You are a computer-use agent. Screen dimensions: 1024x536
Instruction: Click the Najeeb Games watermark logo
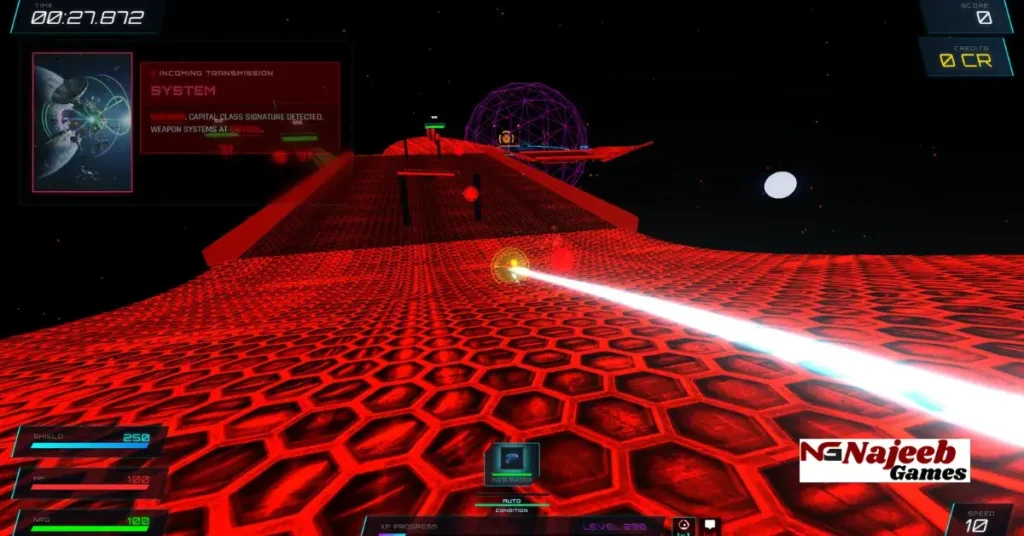point(884,461)
